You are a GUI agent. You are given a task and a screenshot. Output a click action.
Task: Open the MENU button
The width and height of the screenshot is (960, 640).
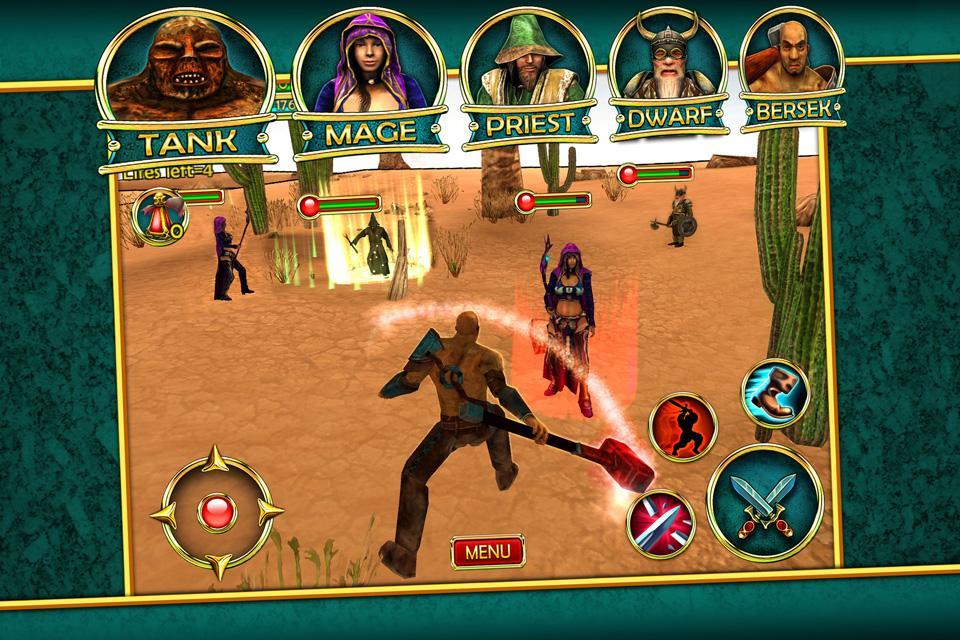tap(487, 550)
